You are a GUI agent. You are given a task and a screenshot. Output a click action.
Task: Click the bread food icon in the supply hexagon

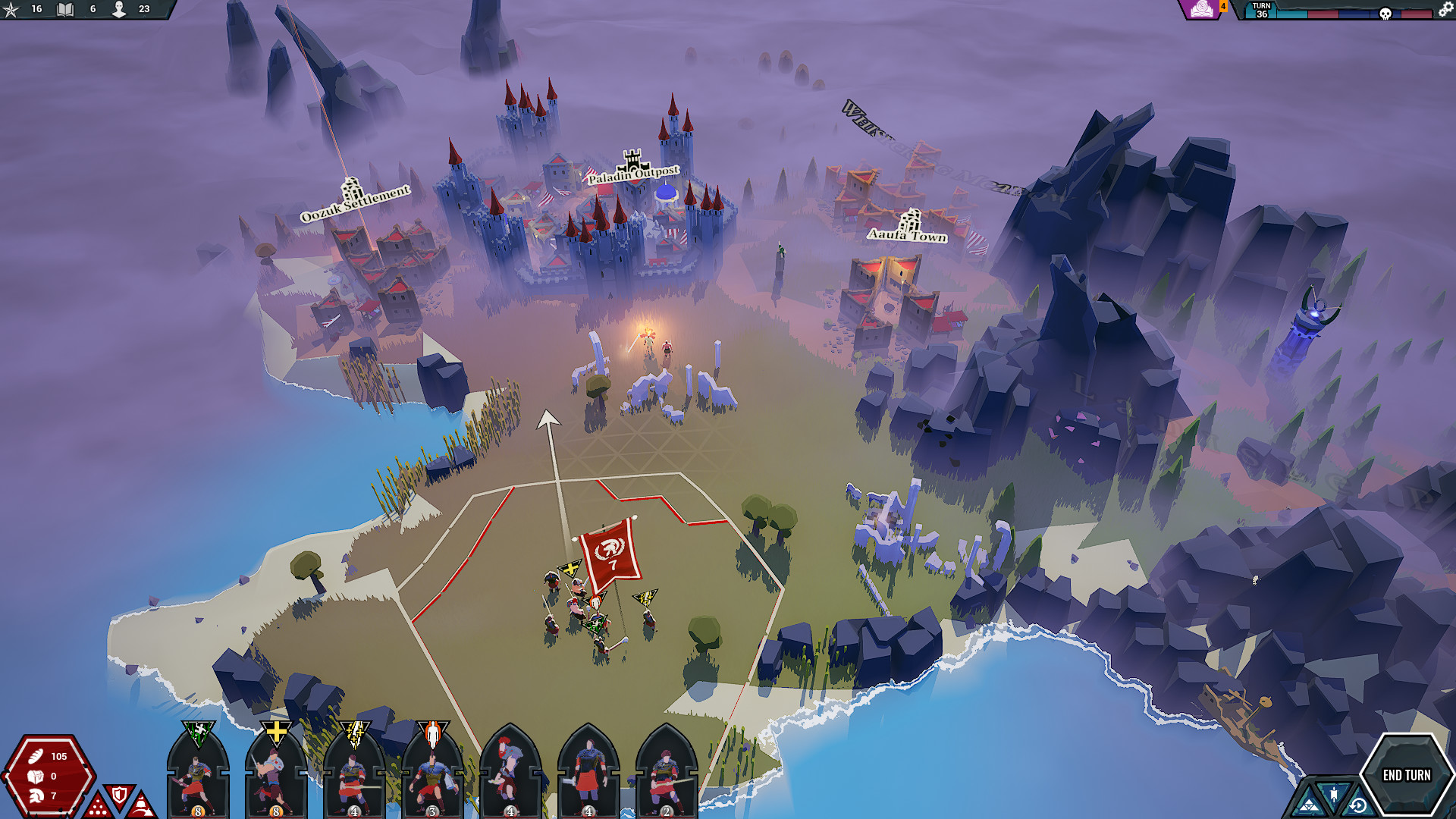[x=35, y=757]
